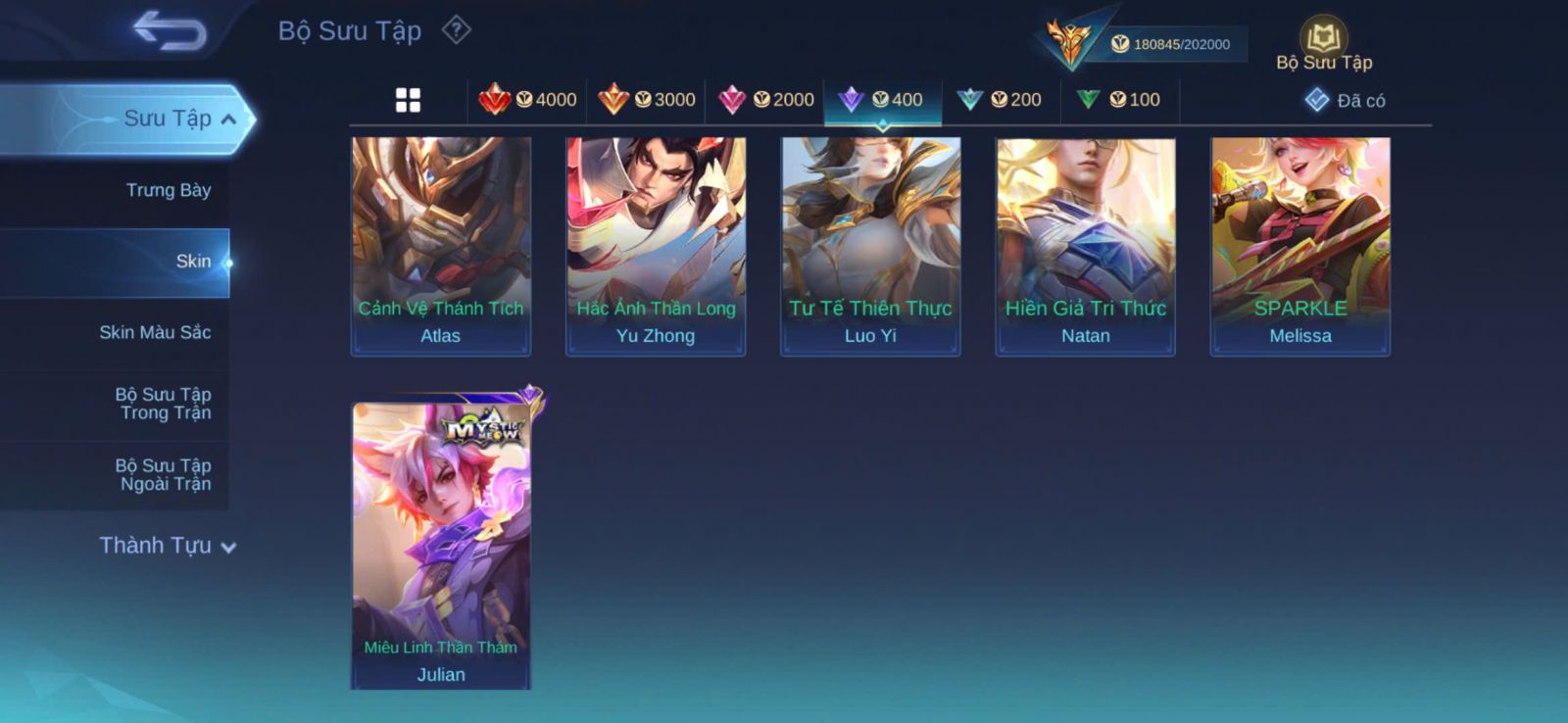Select the Skin menu entry
Screen dimensions: 1568x723
point(192,262)
